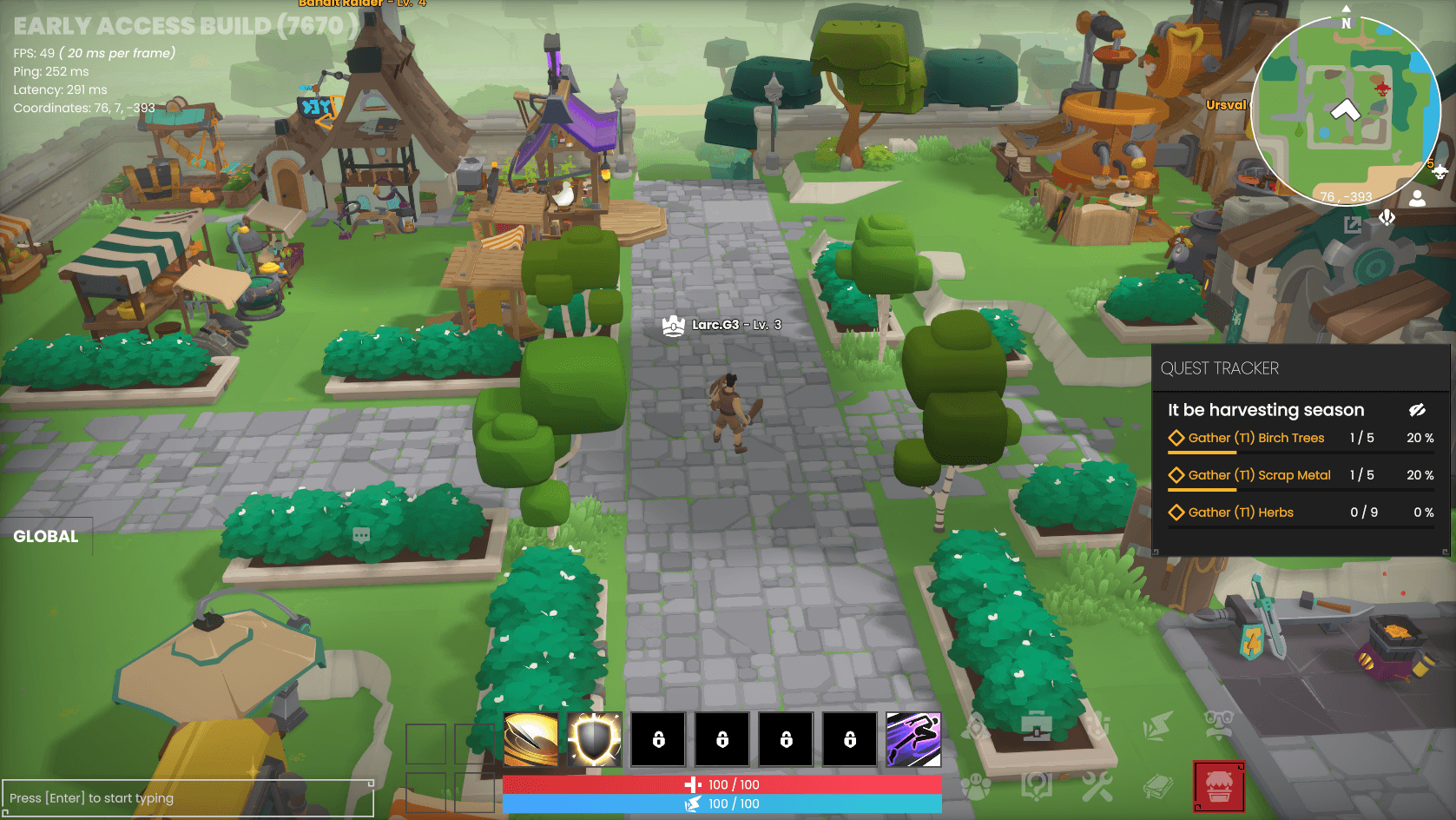
Task: Open the red marketplace stall button
Action: tap(1219, 787)
